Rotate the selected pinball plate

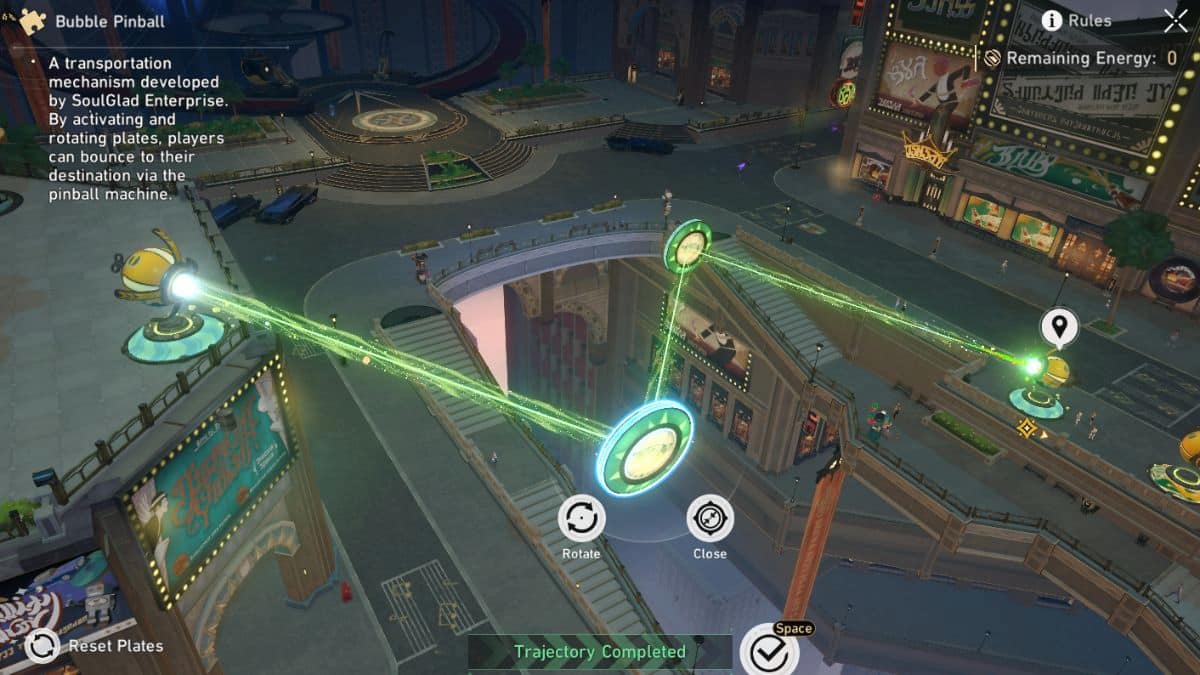(x=581, y=518)
